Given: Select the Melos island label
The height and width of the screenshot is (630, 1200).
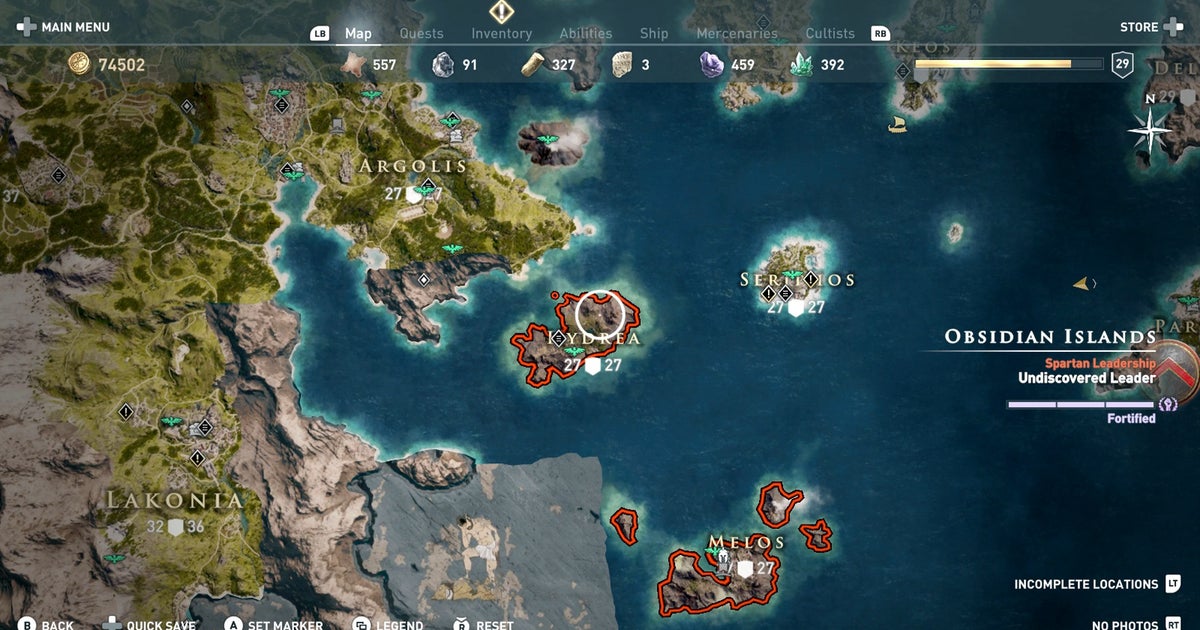Looking at the screenshot, I should coord(745,542).
